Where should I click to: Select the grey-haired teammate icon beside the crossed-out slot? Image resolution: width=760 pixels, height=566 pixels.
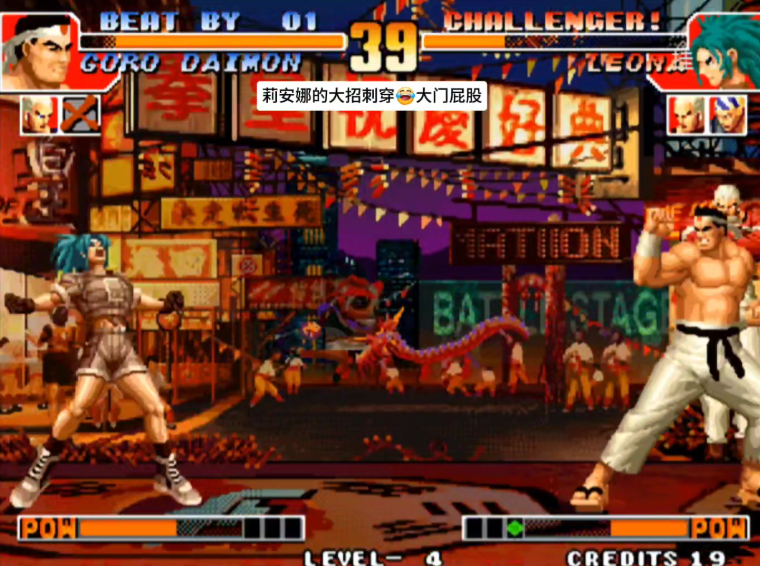39,114
